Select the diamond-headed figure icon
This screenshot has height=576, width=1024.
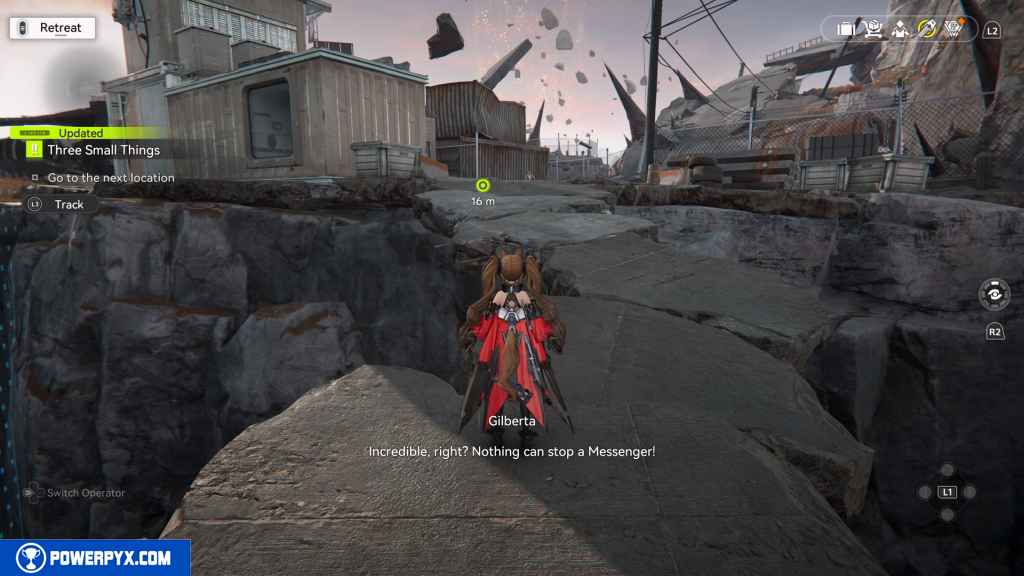click(899, 29)
